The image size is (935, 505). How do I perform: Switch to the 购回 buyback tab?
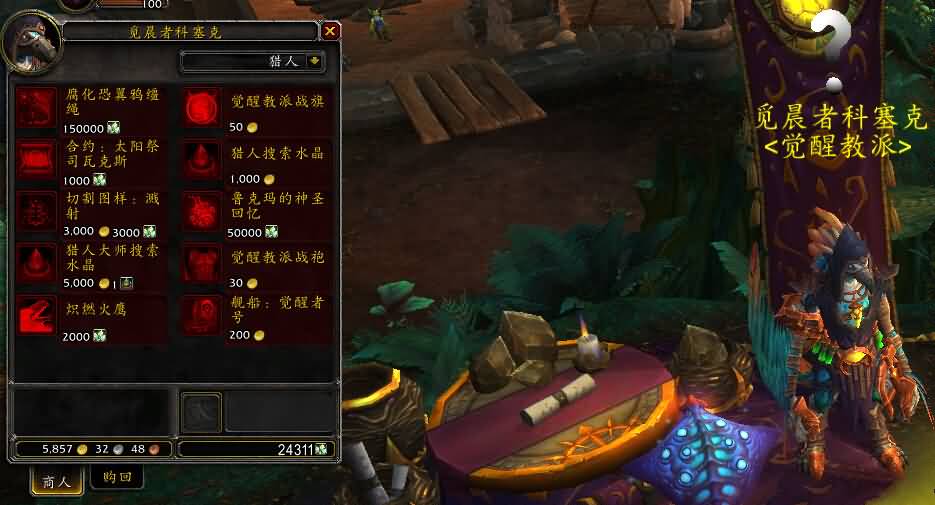point(117,478)
